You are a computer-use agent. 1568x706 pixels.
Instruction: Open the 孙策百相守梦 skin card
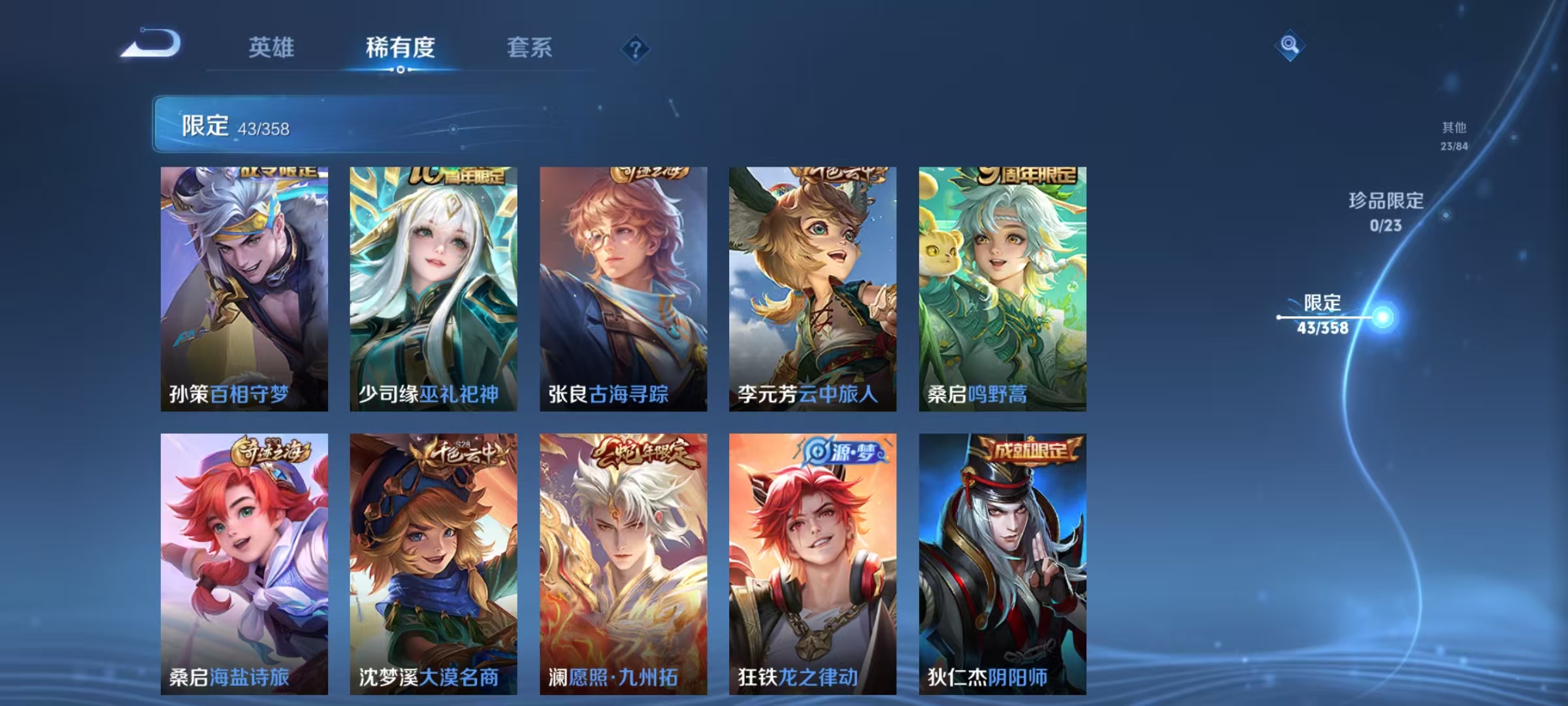point(244,288)
